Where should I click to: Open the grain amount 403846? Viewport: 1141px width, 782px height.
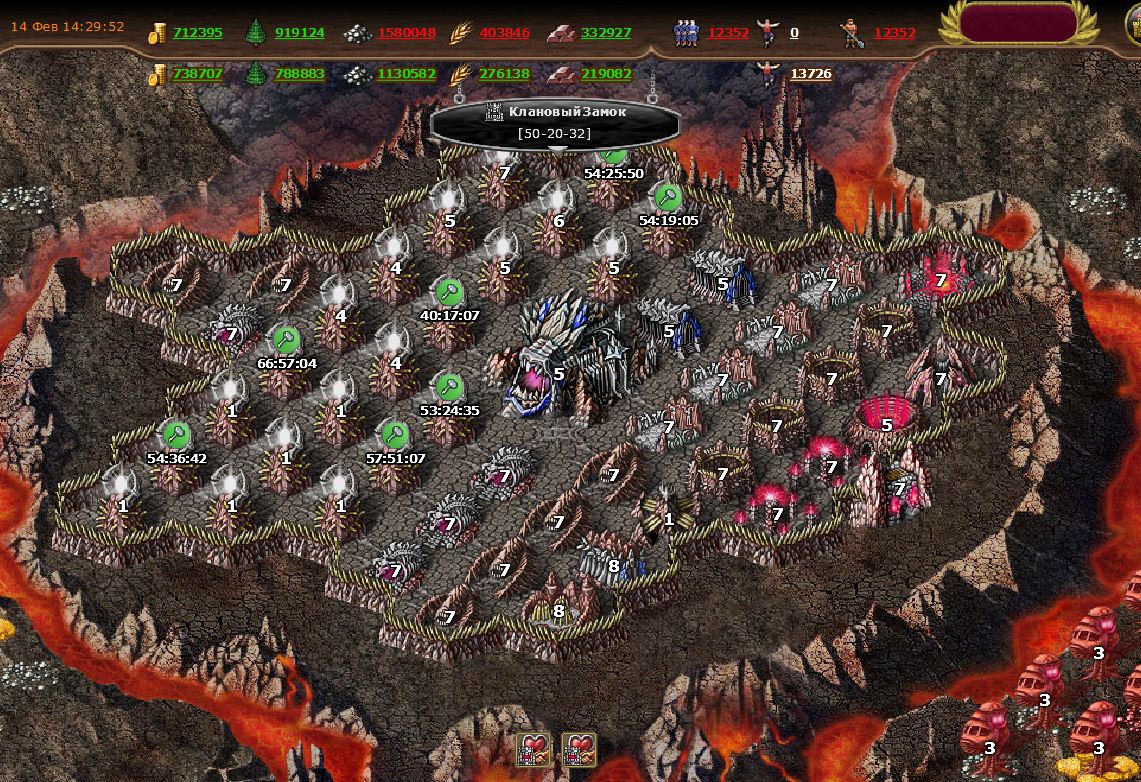[504, 33]
